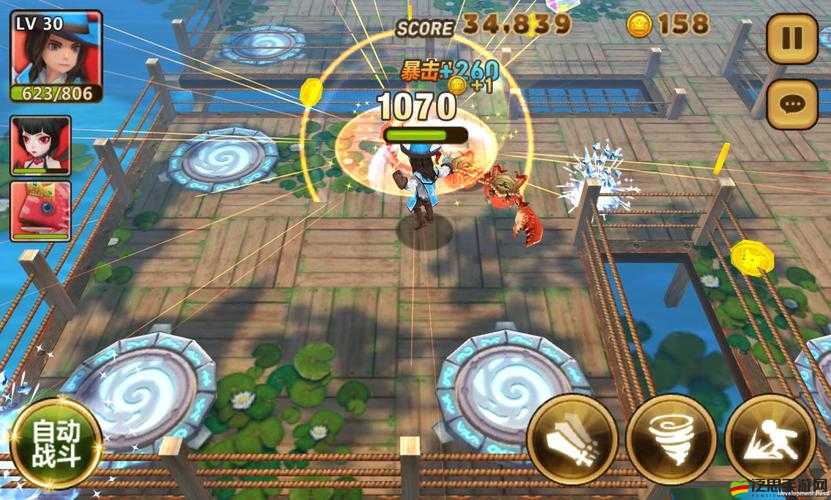Viewport: 831px width, 500px height.
Task: Open the chat speech bubble button
Action: point(791,102)
